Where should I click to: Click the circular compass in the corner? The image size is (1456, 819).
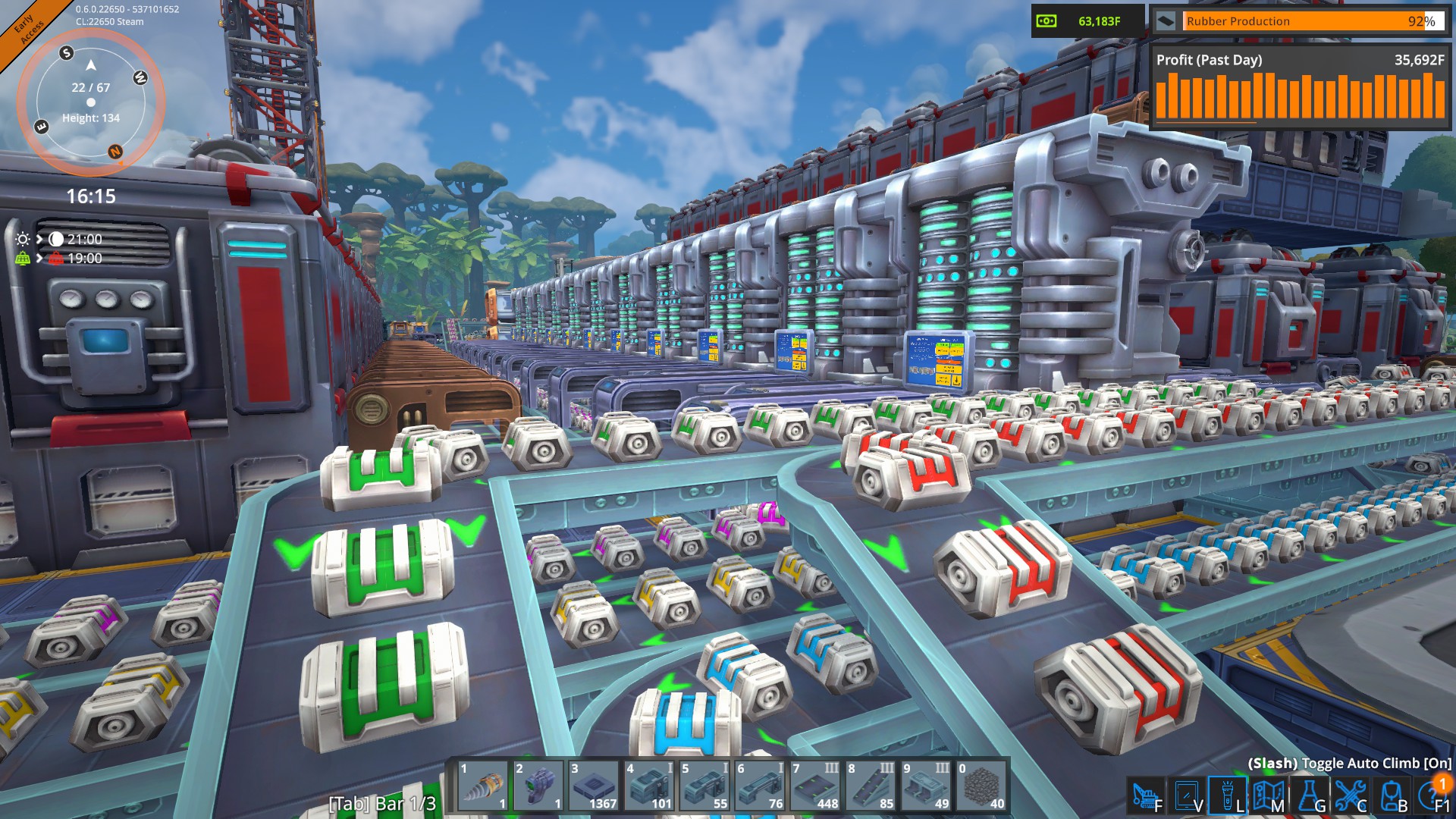[x=91, y=102]
